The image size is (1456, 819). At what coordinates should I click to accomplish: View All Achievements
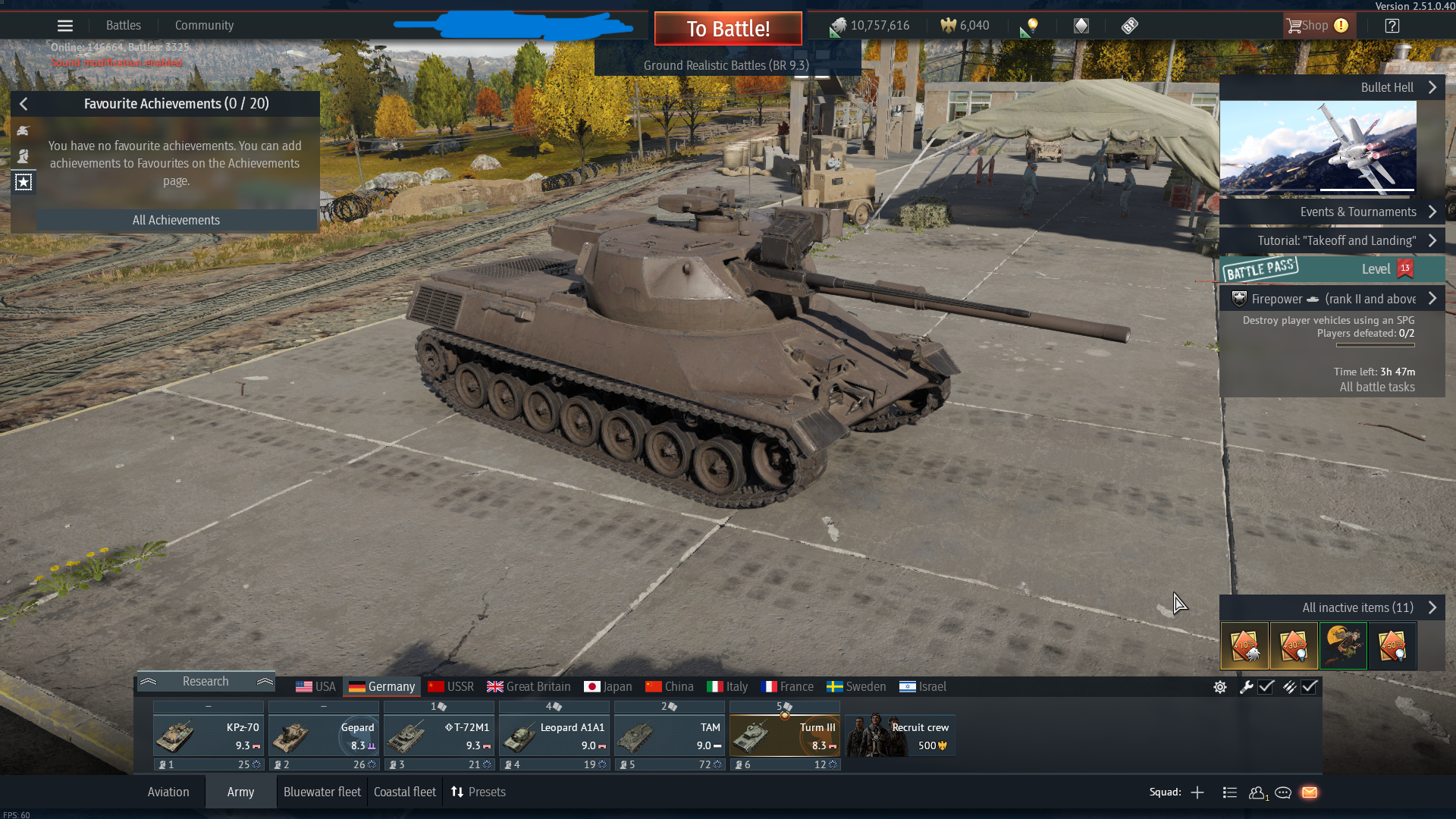176,220
